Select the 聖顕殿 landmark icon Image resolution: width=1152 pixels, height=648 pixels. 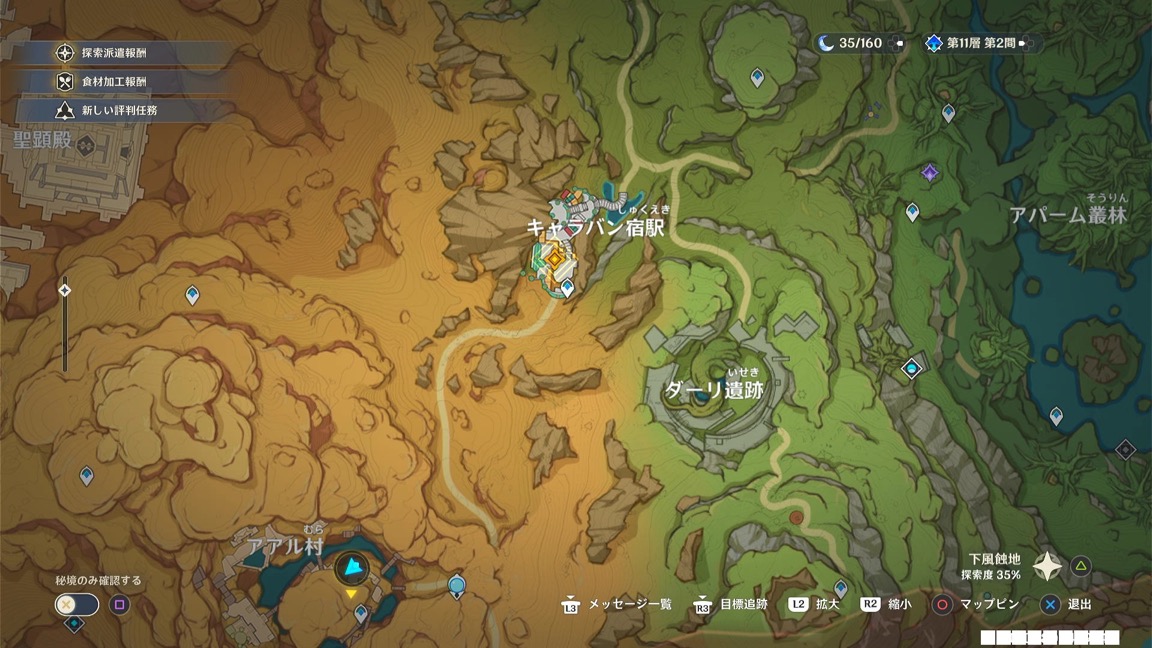pyautogui.click(x=86, y=145)
